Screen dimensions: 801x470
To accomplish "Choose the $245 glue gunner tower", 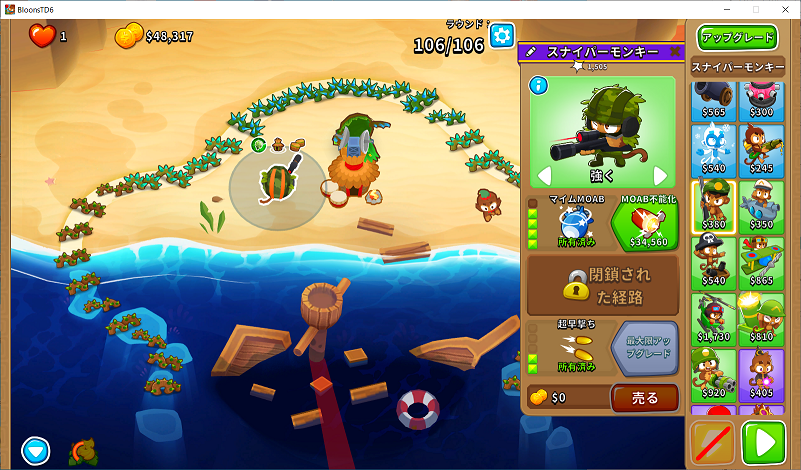I will (762, 150).
